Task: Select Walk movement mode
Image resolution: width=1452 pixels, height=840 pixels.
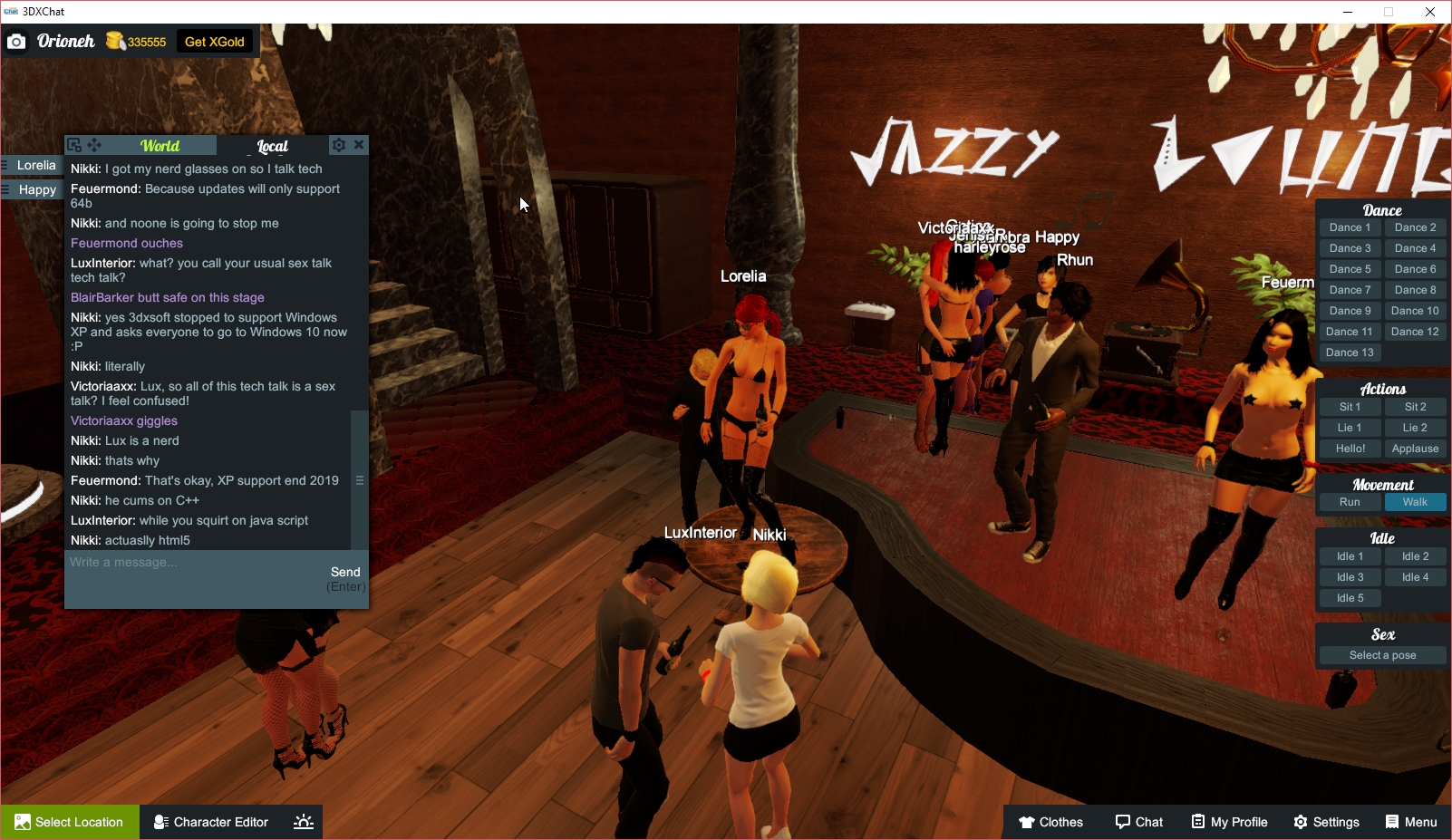Action: (x=1415, y=501)
